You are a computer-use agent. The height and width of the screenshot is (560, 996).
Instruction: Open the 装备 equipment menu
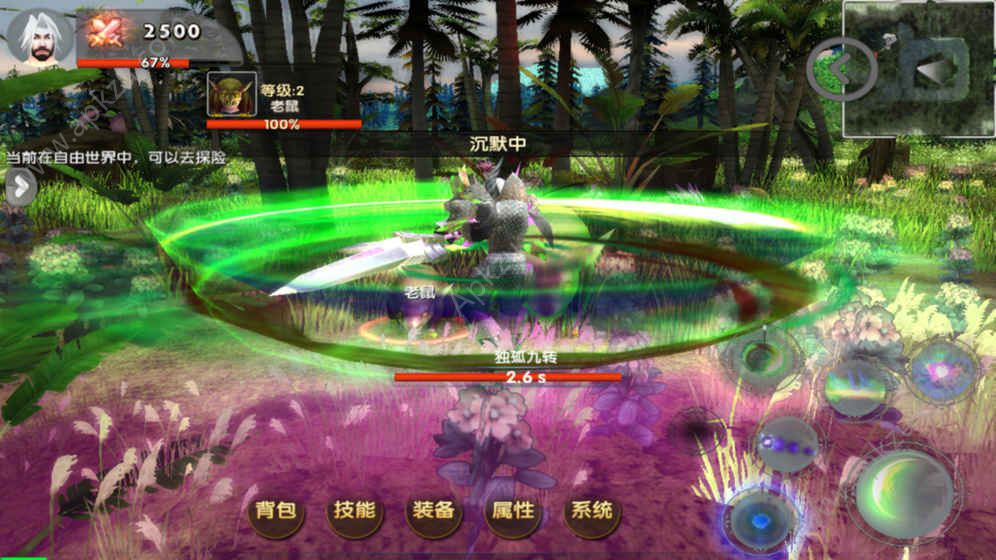click(x=434, y=512)
